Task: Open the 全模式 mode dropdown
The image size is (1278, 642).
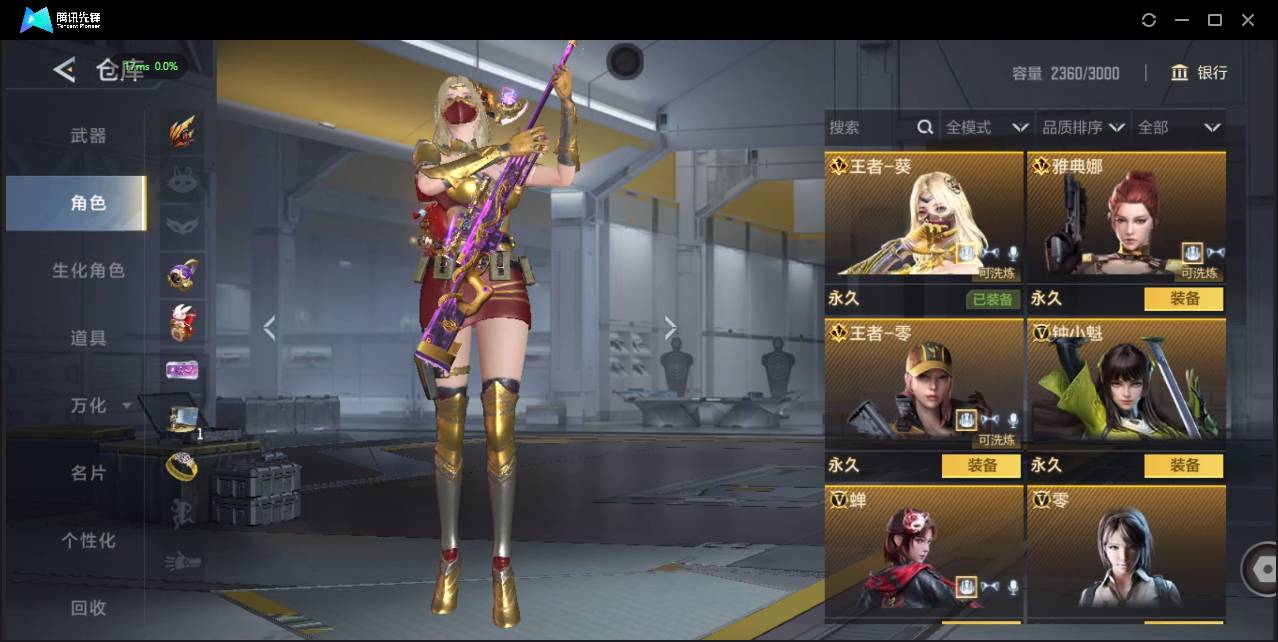Action: 986,128
